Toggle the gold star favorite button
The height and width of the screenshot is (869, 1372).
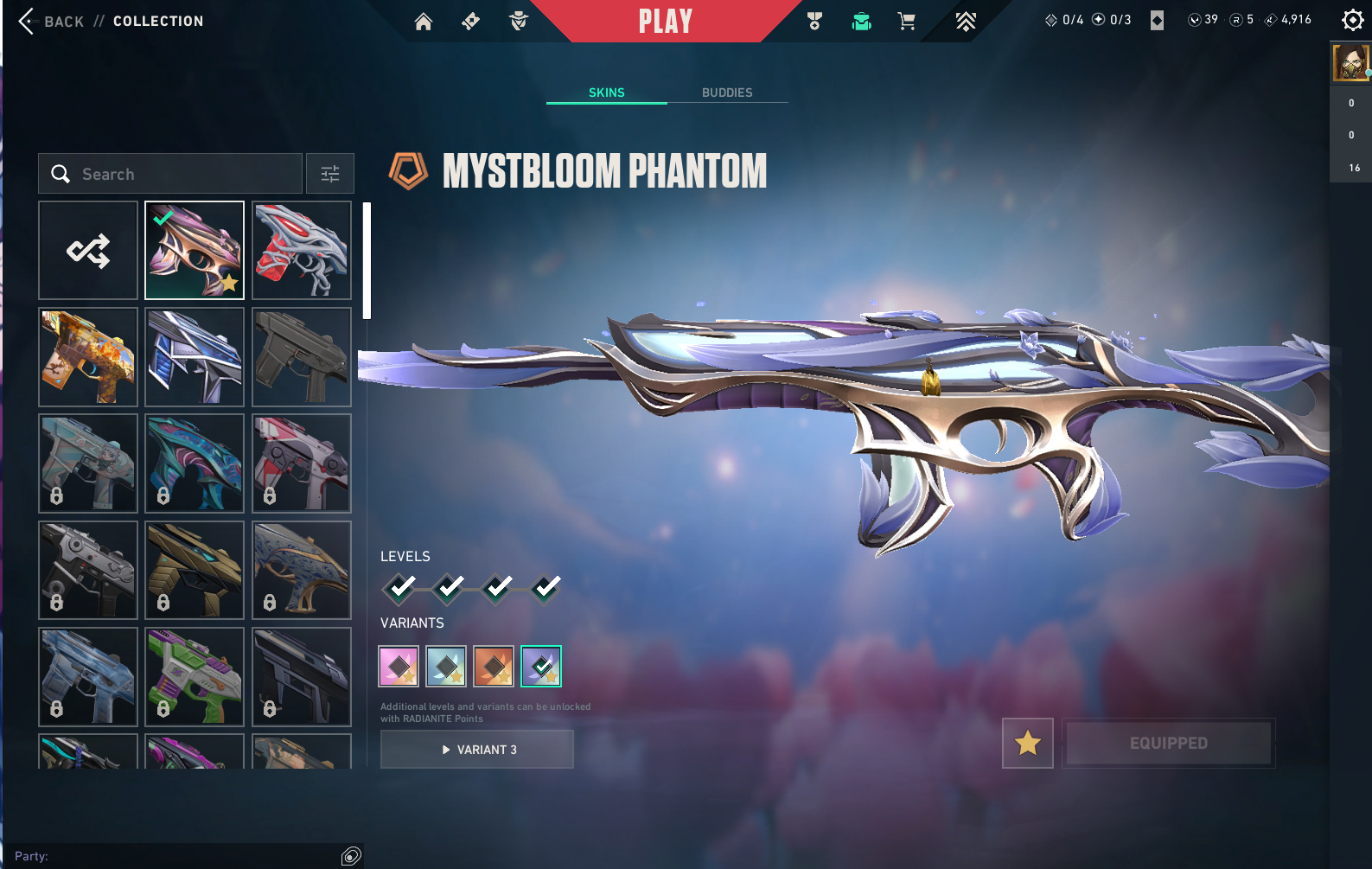click(1028, 743)
